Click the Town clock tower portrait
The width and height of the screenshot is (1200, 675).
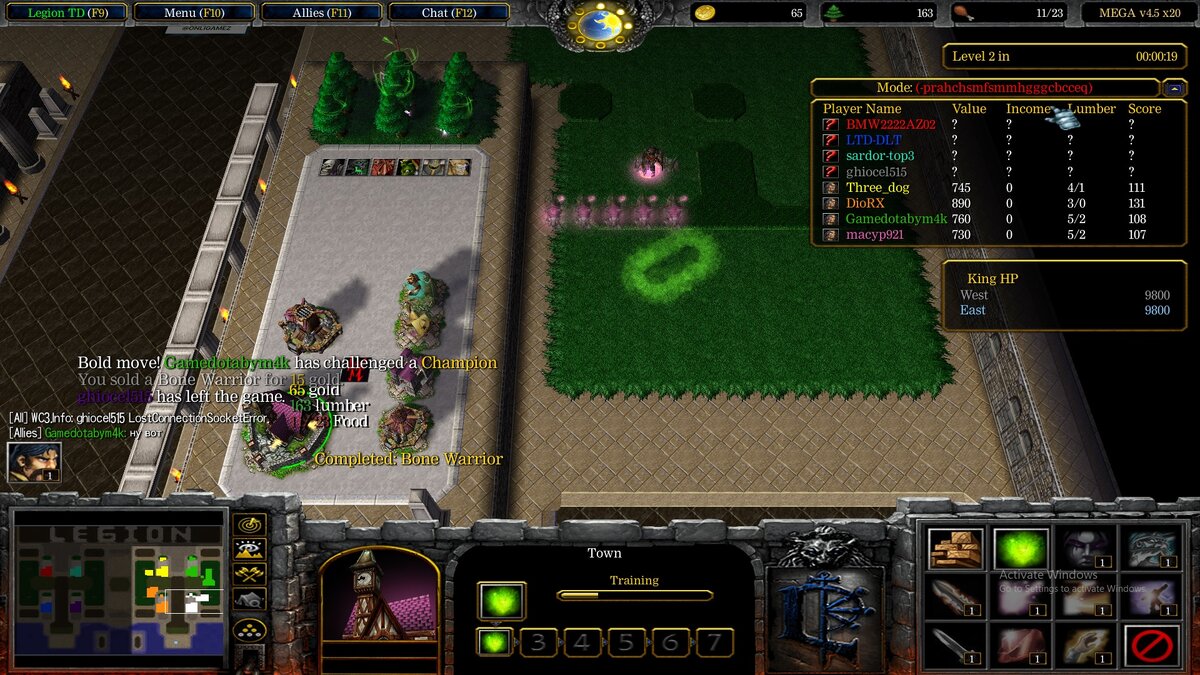[x=379, y=598]
